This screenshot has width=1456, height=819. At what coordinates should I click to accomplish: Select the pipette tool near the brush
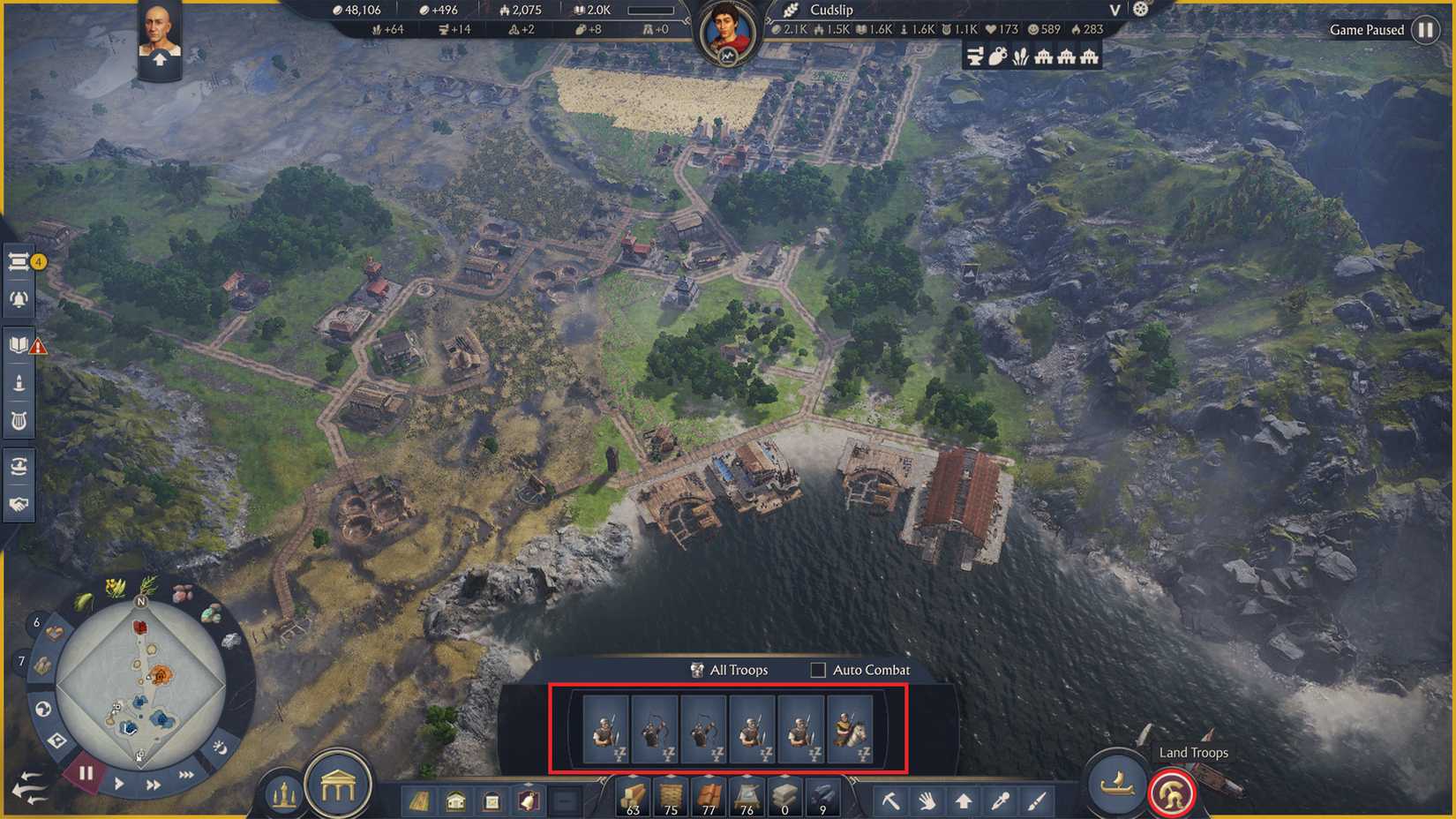click(1001, 800)
